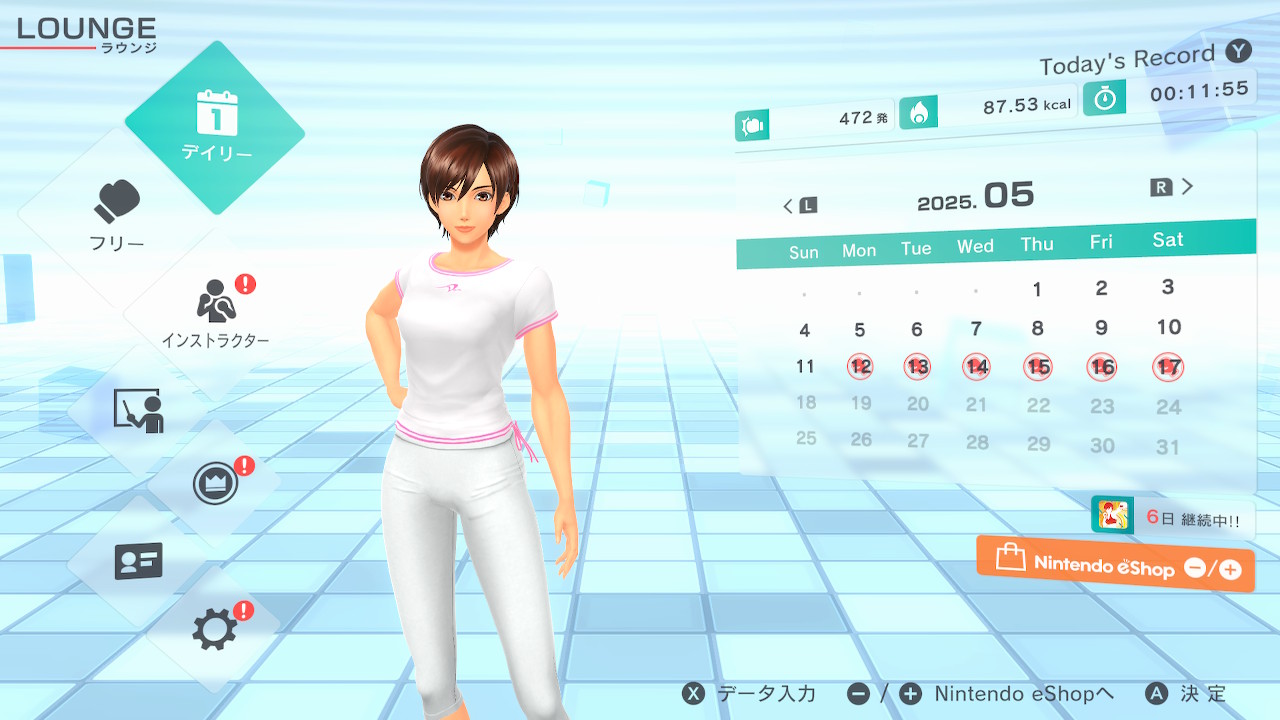Select May 17 on the calendar

[x=1168, y=367]
